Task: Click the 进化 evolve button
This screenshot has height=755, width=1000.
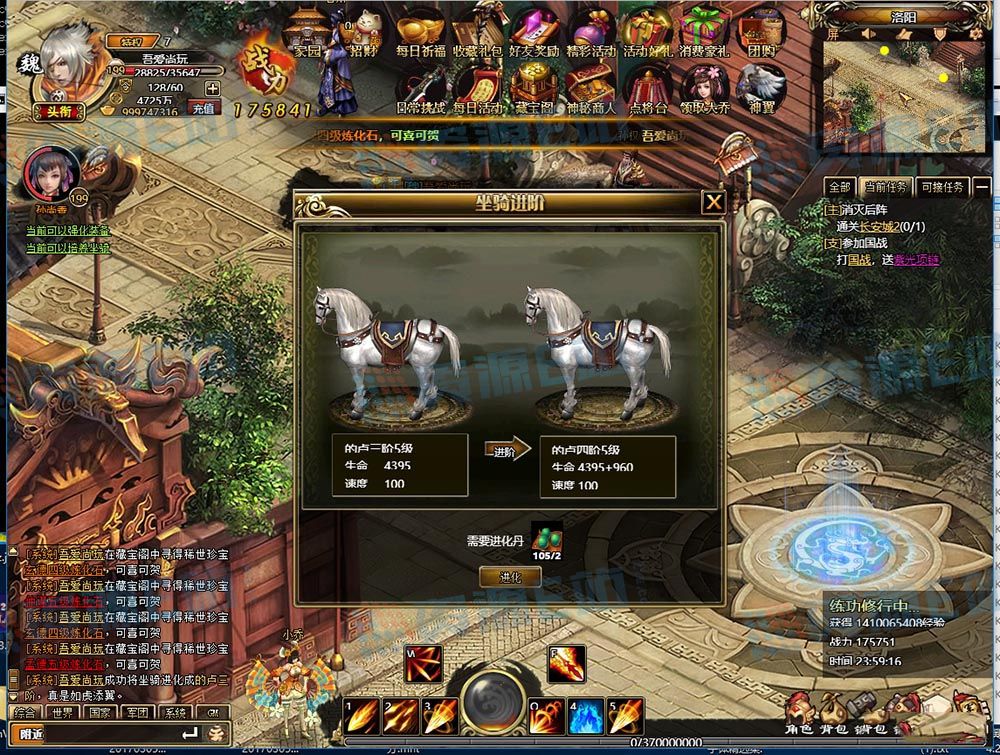Action: click(510, 577)
